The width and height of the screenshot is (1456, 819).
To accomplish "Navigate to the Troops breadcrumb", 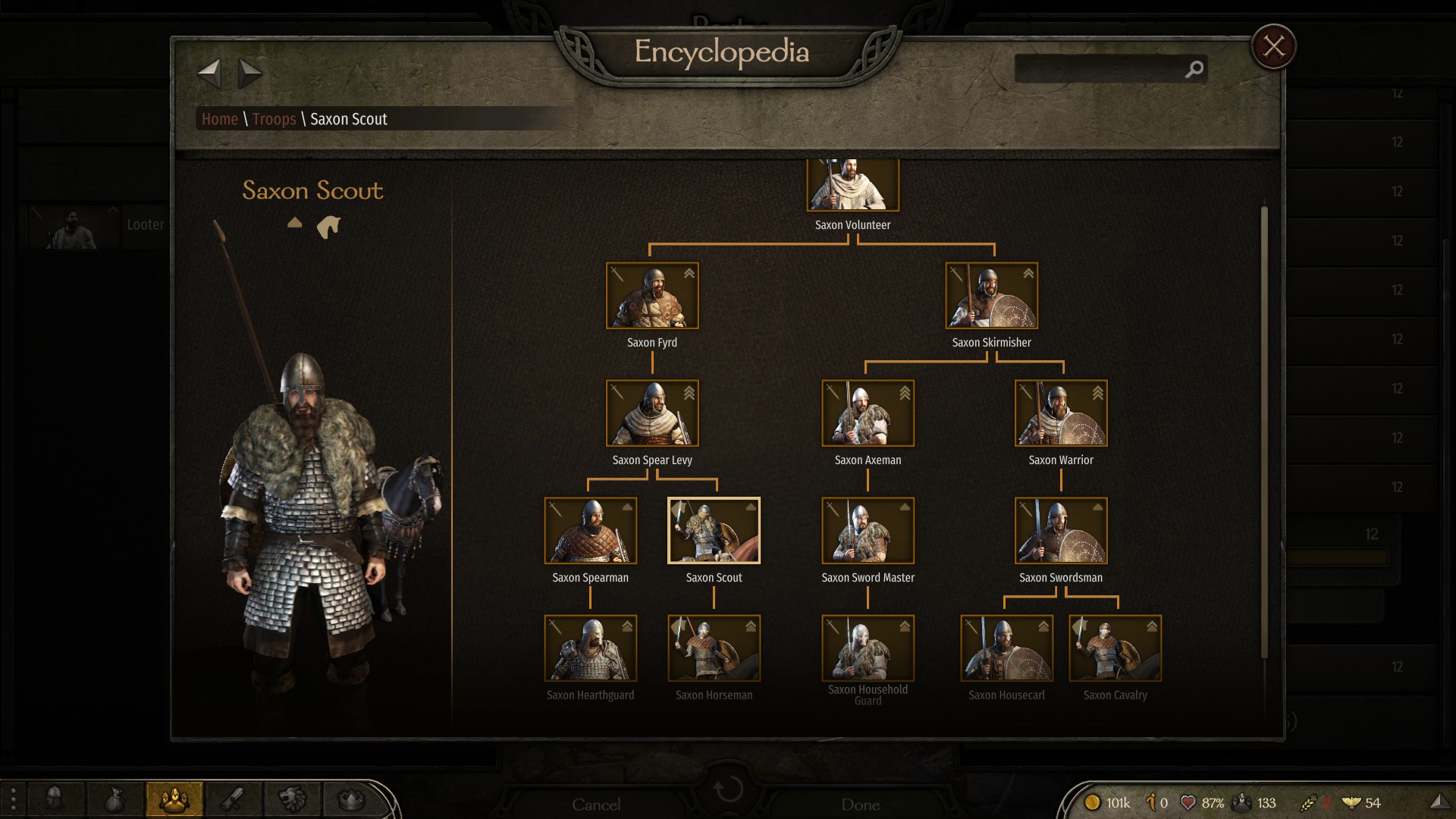I will pyautogui.click(x=274, y=119).
